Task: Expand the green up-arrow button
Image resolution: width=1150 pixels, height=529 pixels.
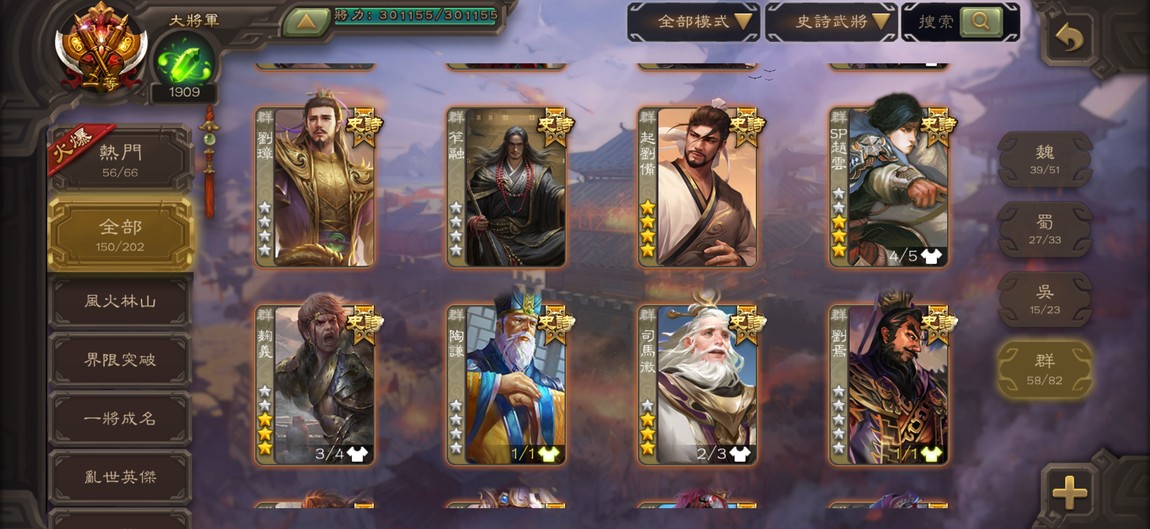Action: click(x=306, y=21)
